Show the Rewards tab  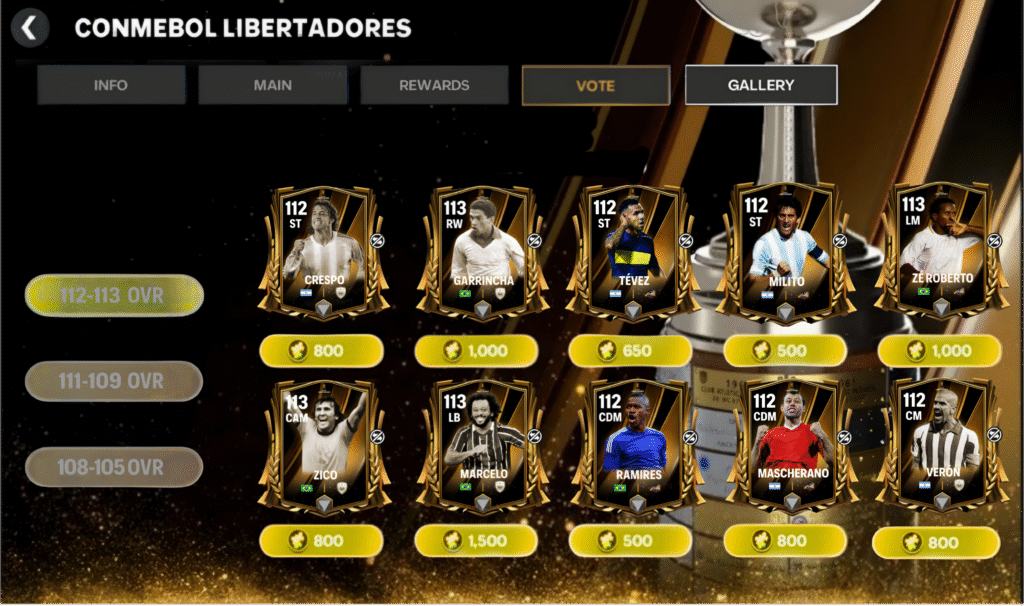click(x=434, y=85)
